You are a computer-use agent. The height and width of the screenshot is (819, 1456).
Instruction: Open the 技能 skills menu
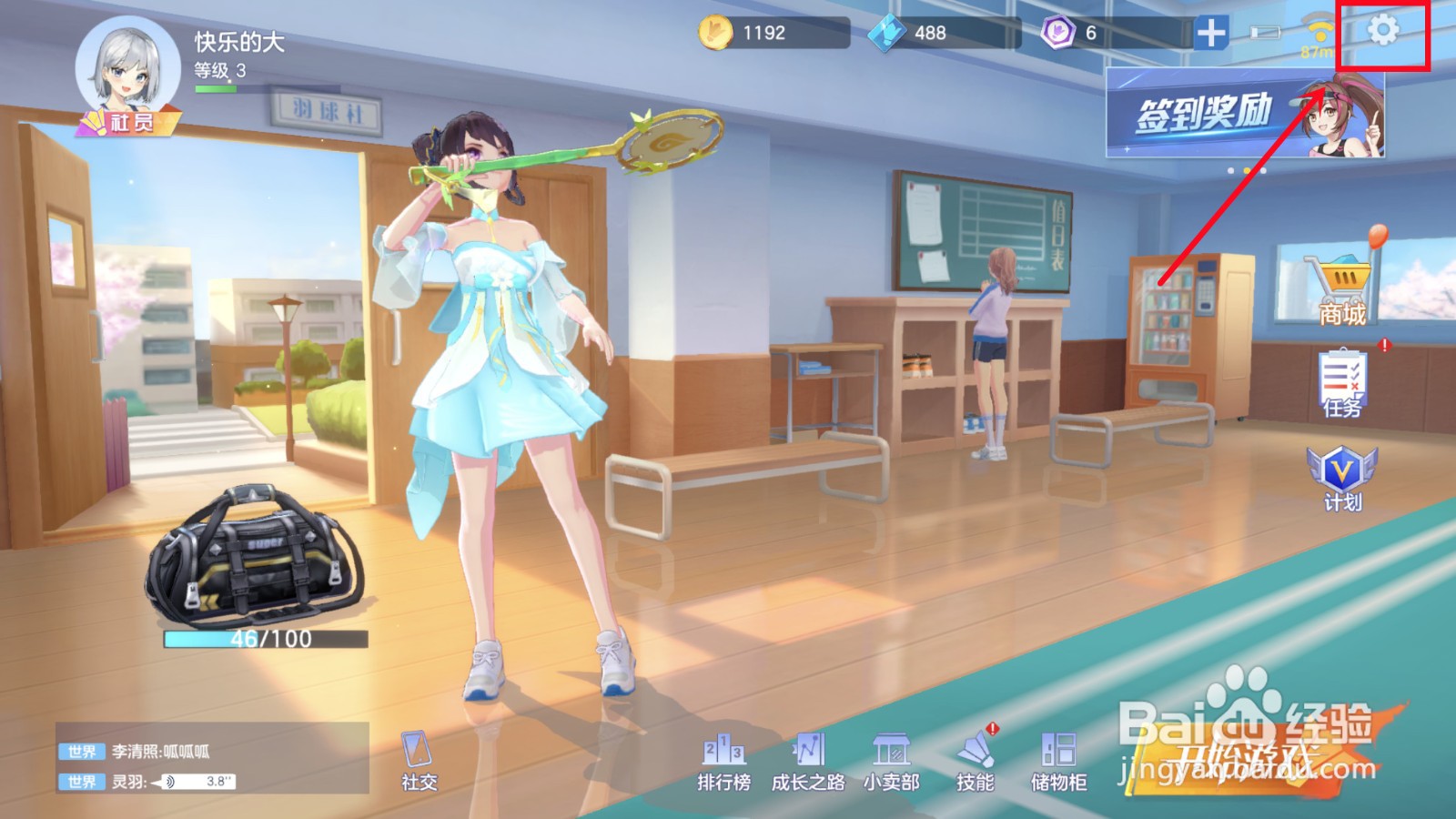click(x=976, y=761)
